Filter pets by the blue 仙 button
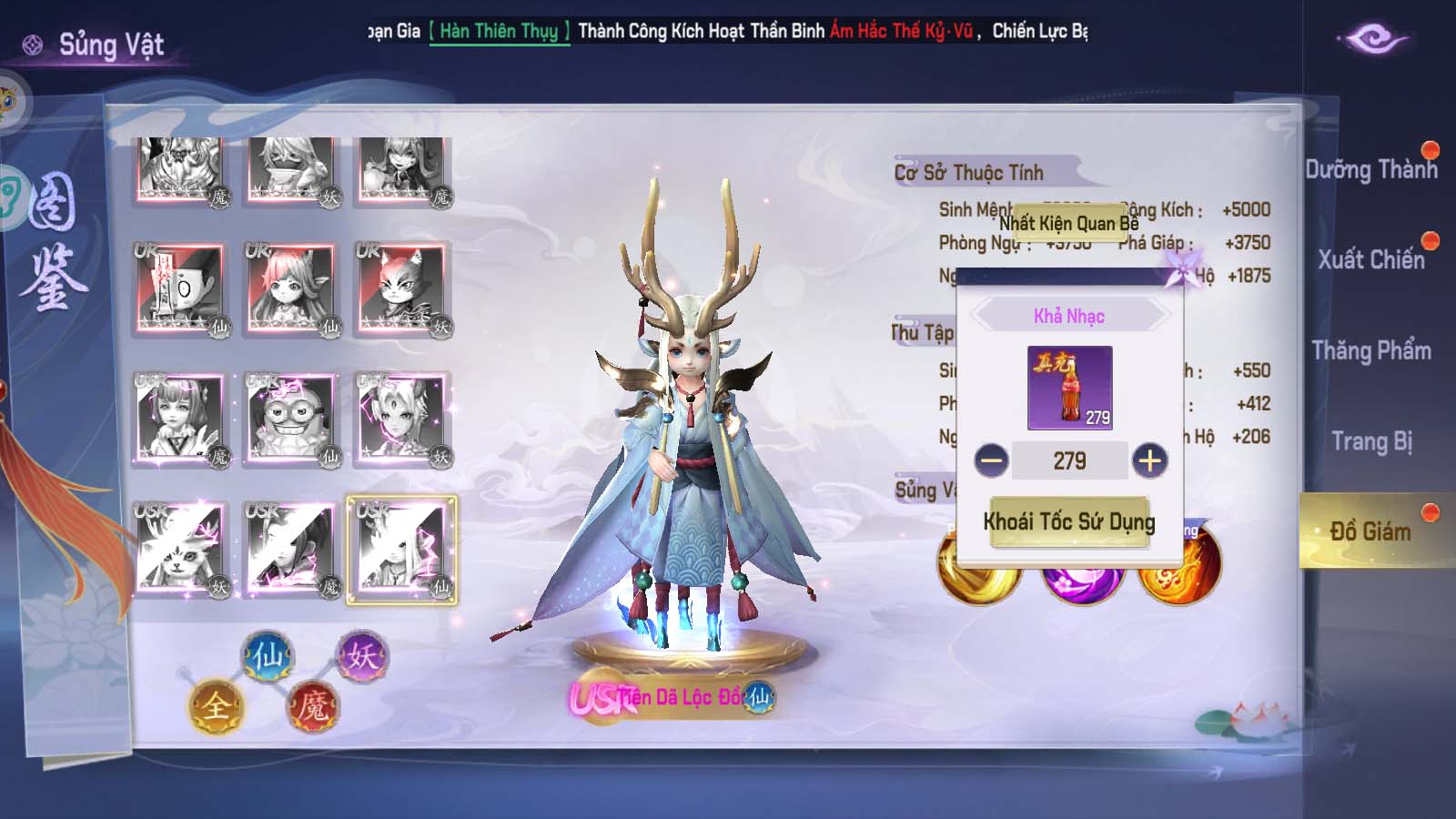 (267, 656)
